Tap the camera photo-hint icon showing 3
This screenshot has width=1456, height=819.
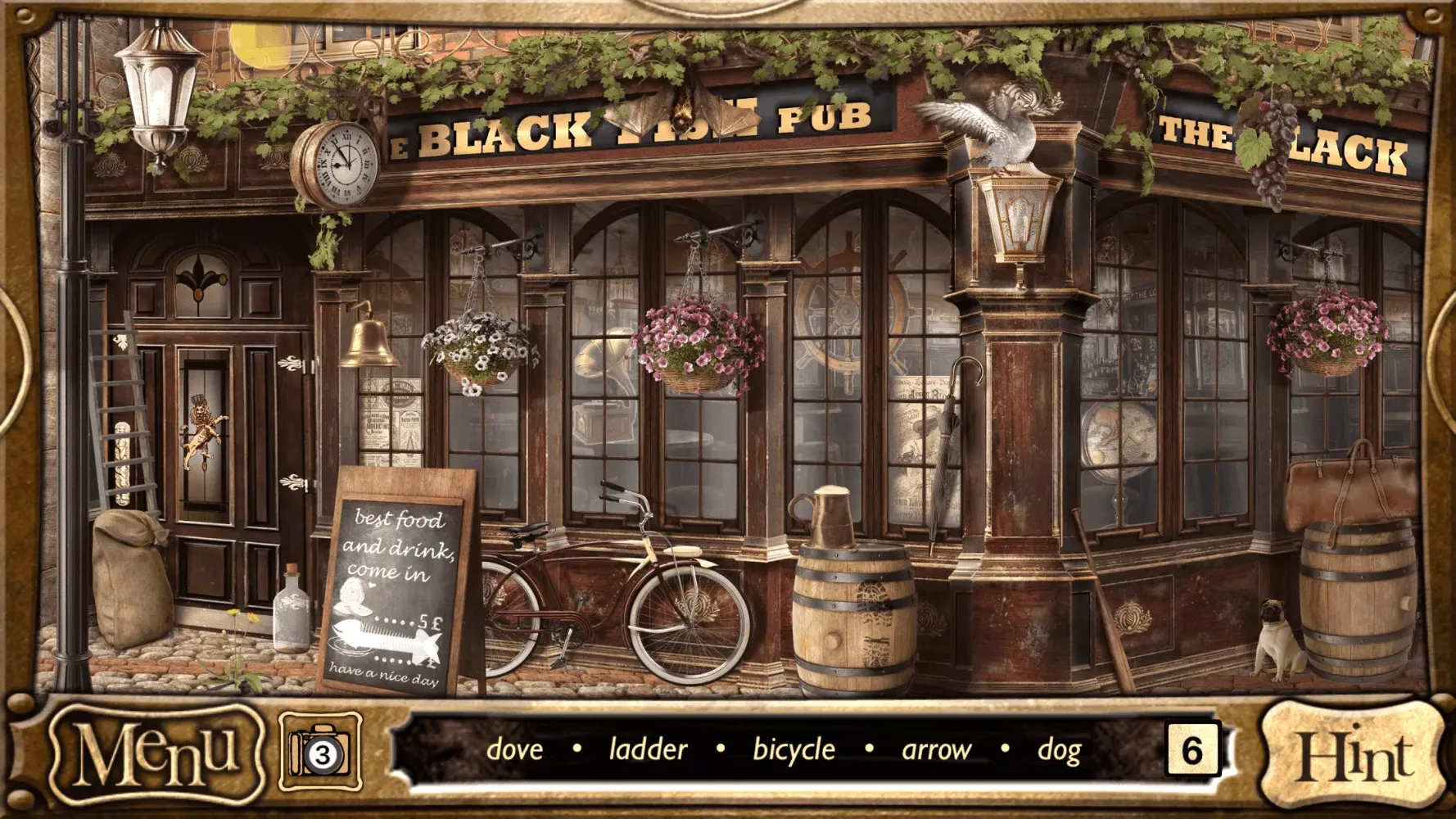click(x=319, y=749)
